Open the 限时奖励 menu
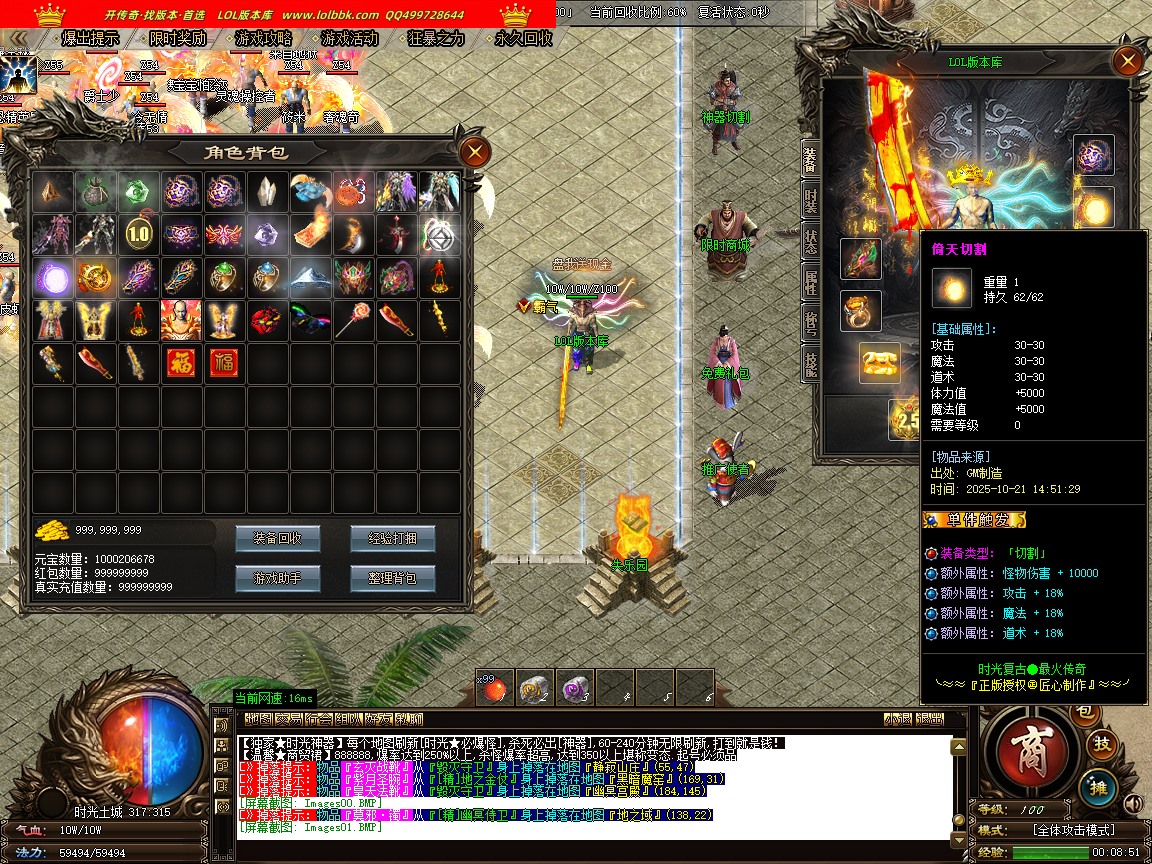Viewport: 1152px width, 864px height. 176,39
